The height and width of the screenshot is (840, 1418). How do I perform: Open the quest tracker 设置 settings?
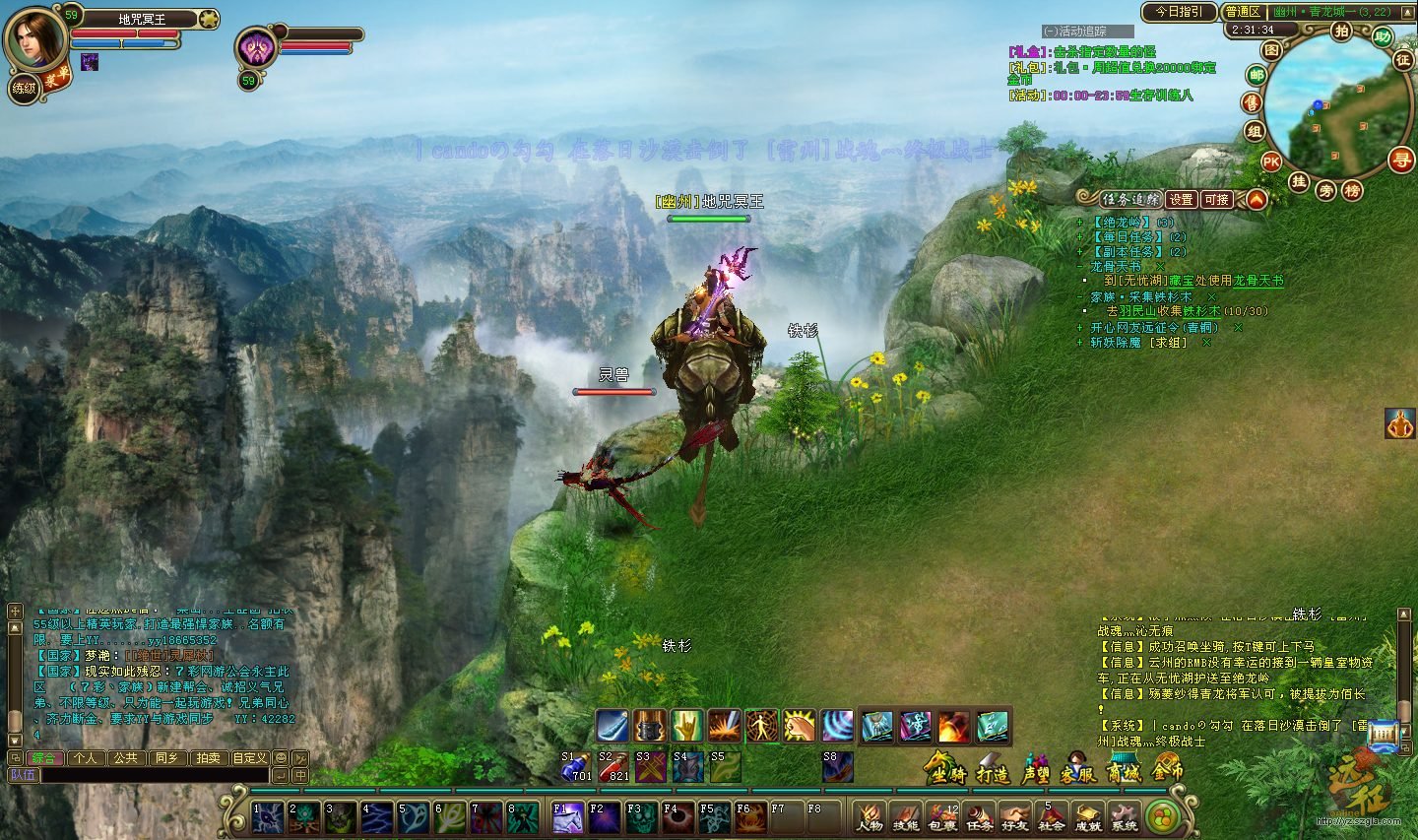point(1181,199)
